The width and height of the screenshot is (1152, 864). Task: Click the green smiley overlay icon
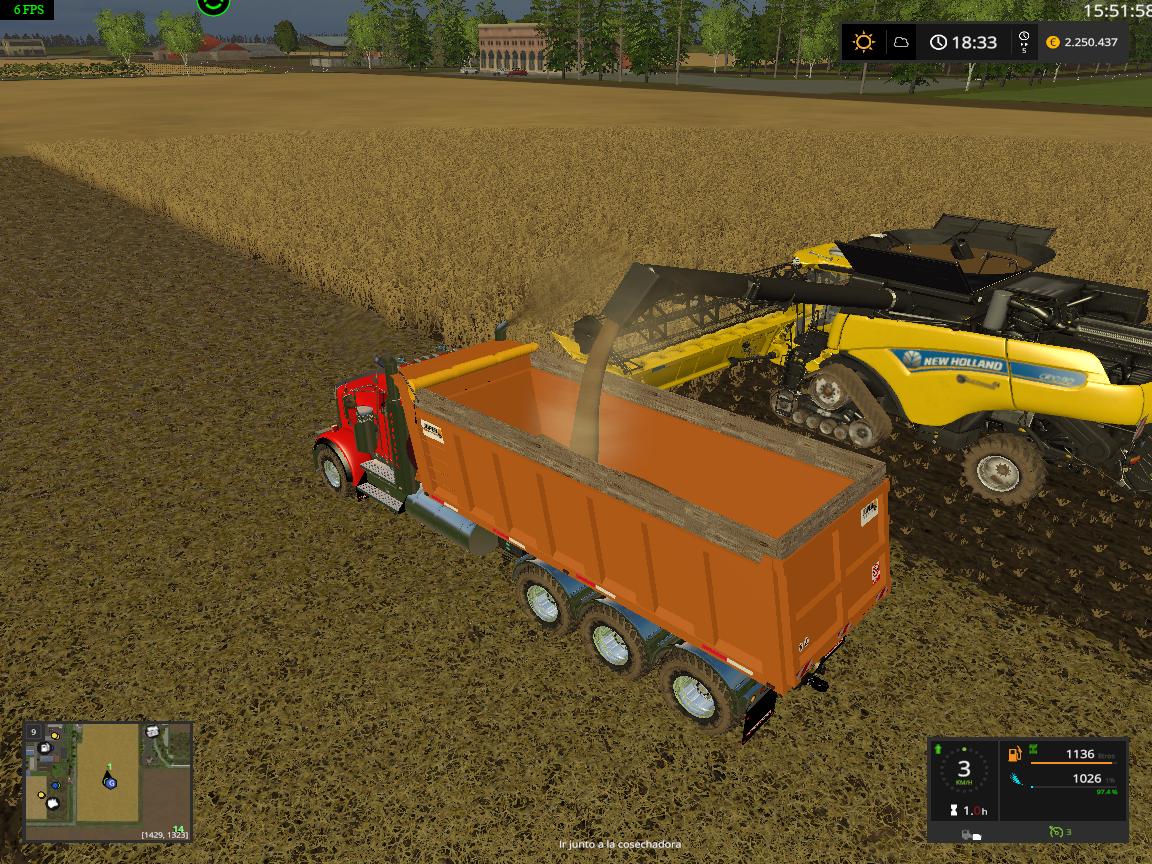pyautogui.click(x=213, y=6)
